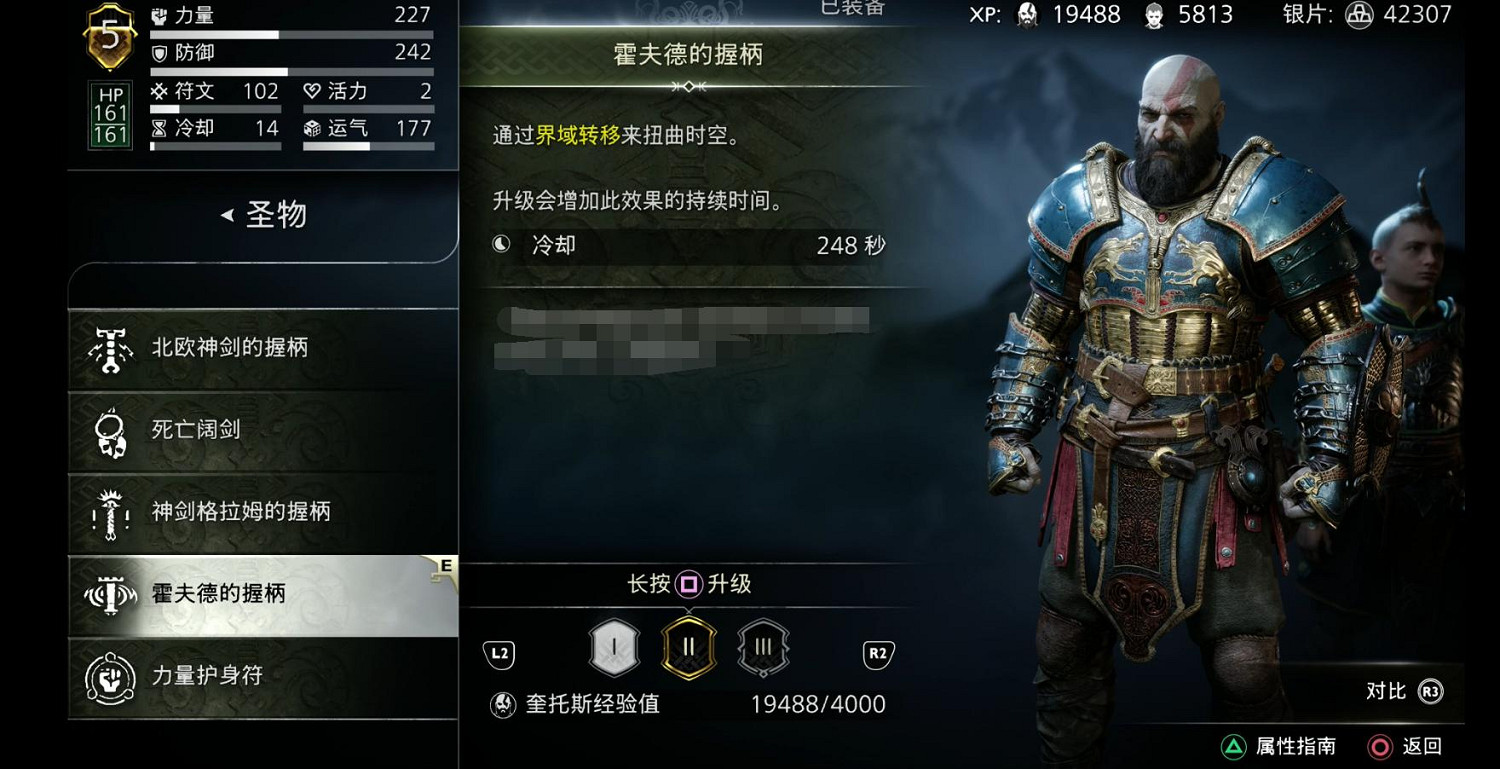Select upgrade tier I emblem
The height and width of the screenshot is (769, 1500).
[613, 647]
